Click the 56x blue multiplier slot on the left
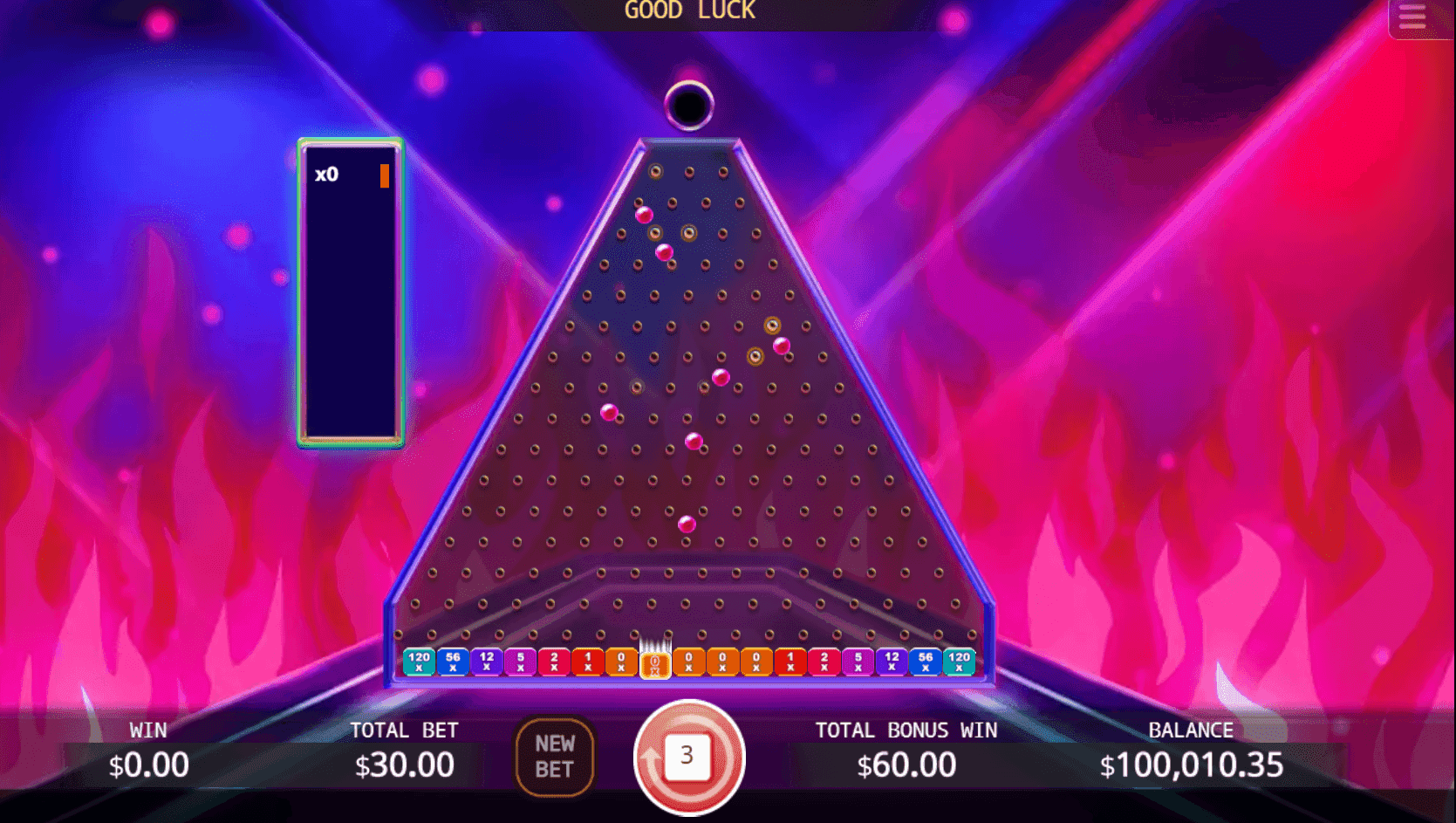Screen dimensions: 1456x823 [453, 662]
